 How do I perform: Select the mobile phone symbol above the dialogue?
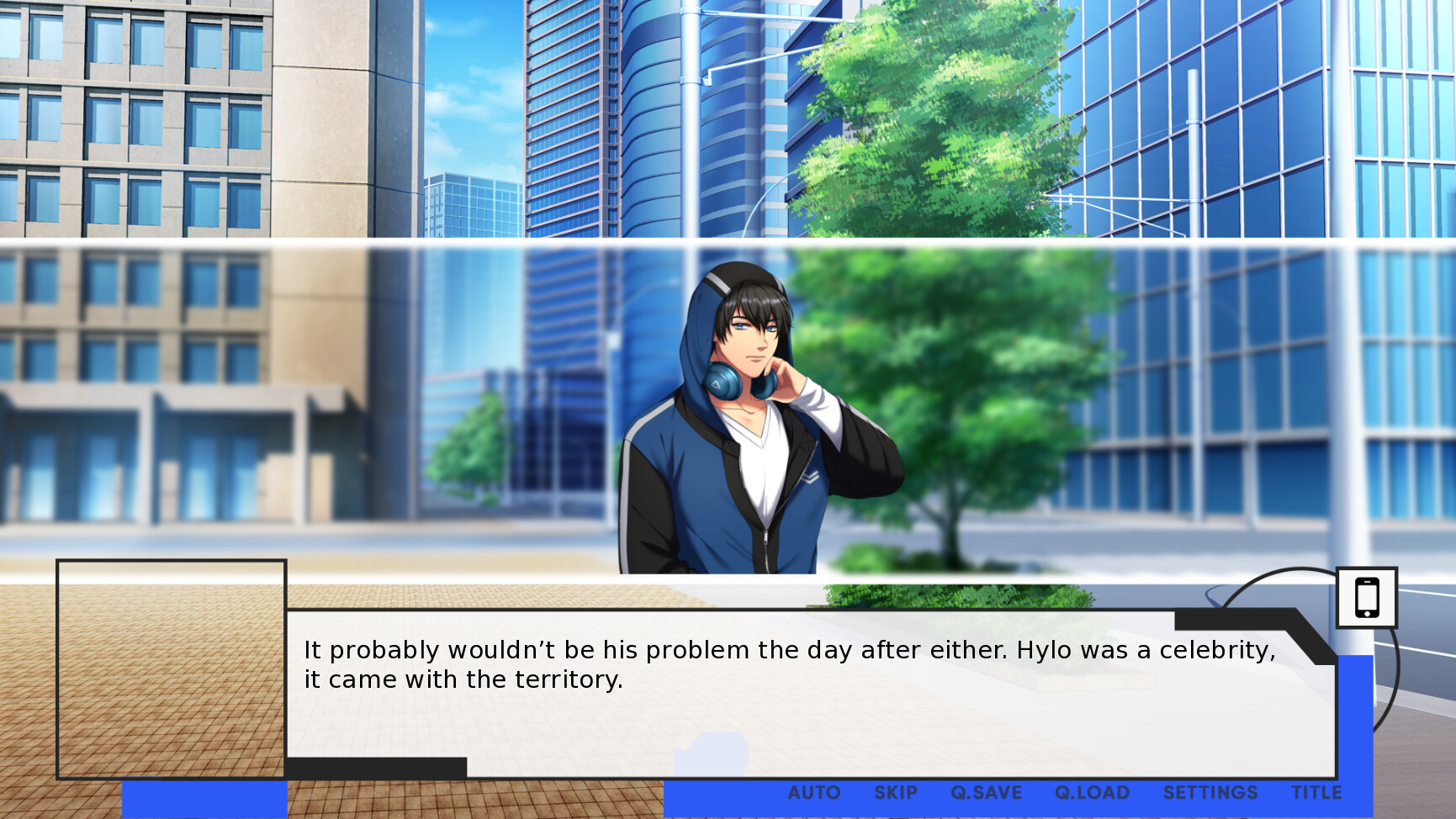click(x=1367, y=599)
